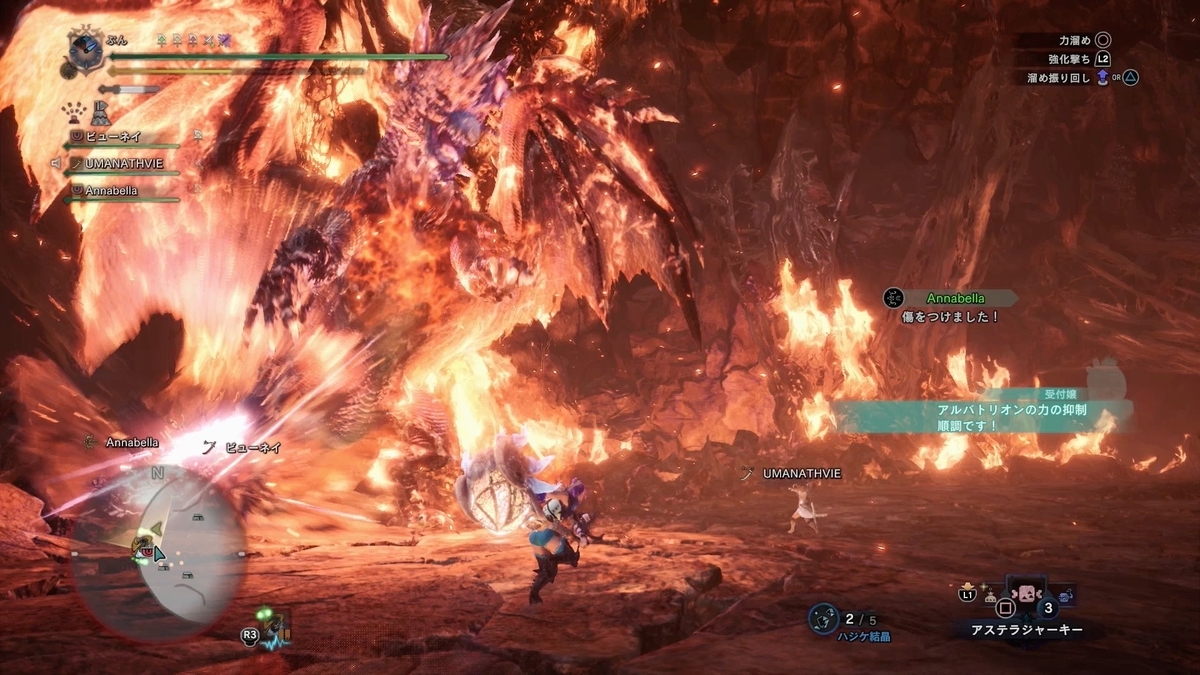The height and width of the screenshot is (675, 1200).
Task: Click the voice chat speaker icon beside UMANATHVIE
Action: (x=58, y=162)
